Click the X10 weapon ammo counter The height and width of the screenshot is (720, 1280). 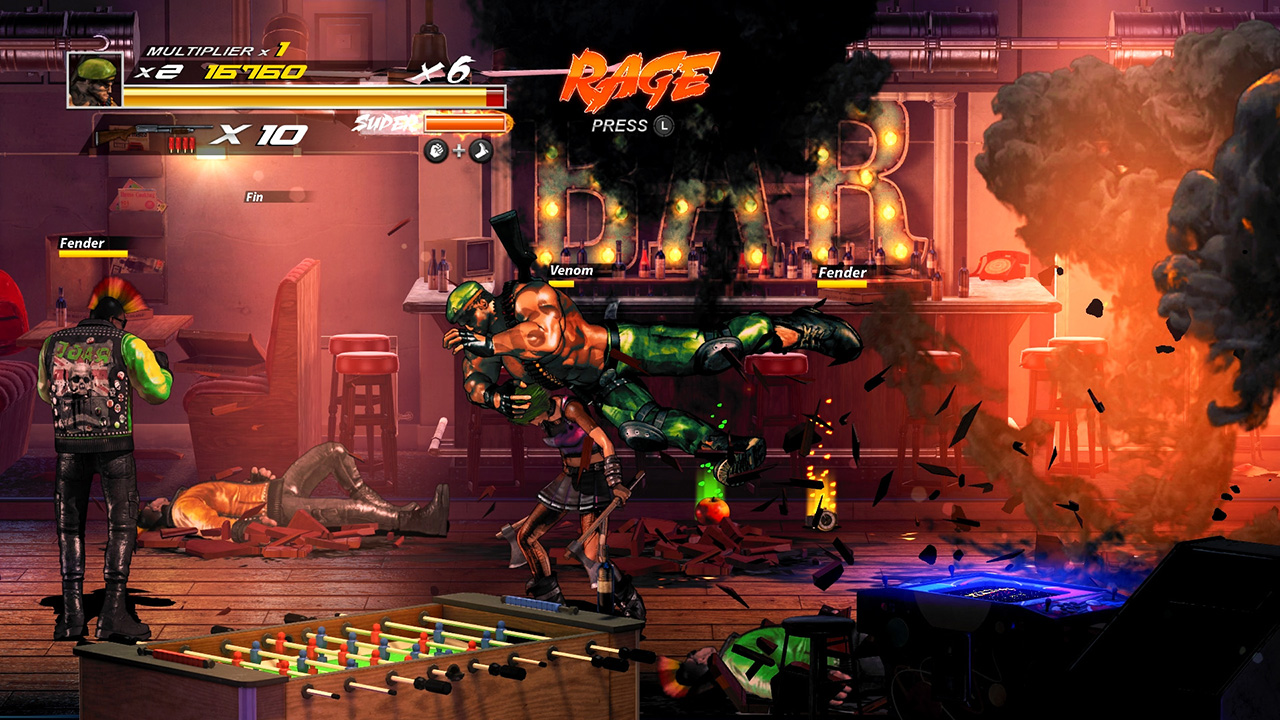tap(261, 131)
